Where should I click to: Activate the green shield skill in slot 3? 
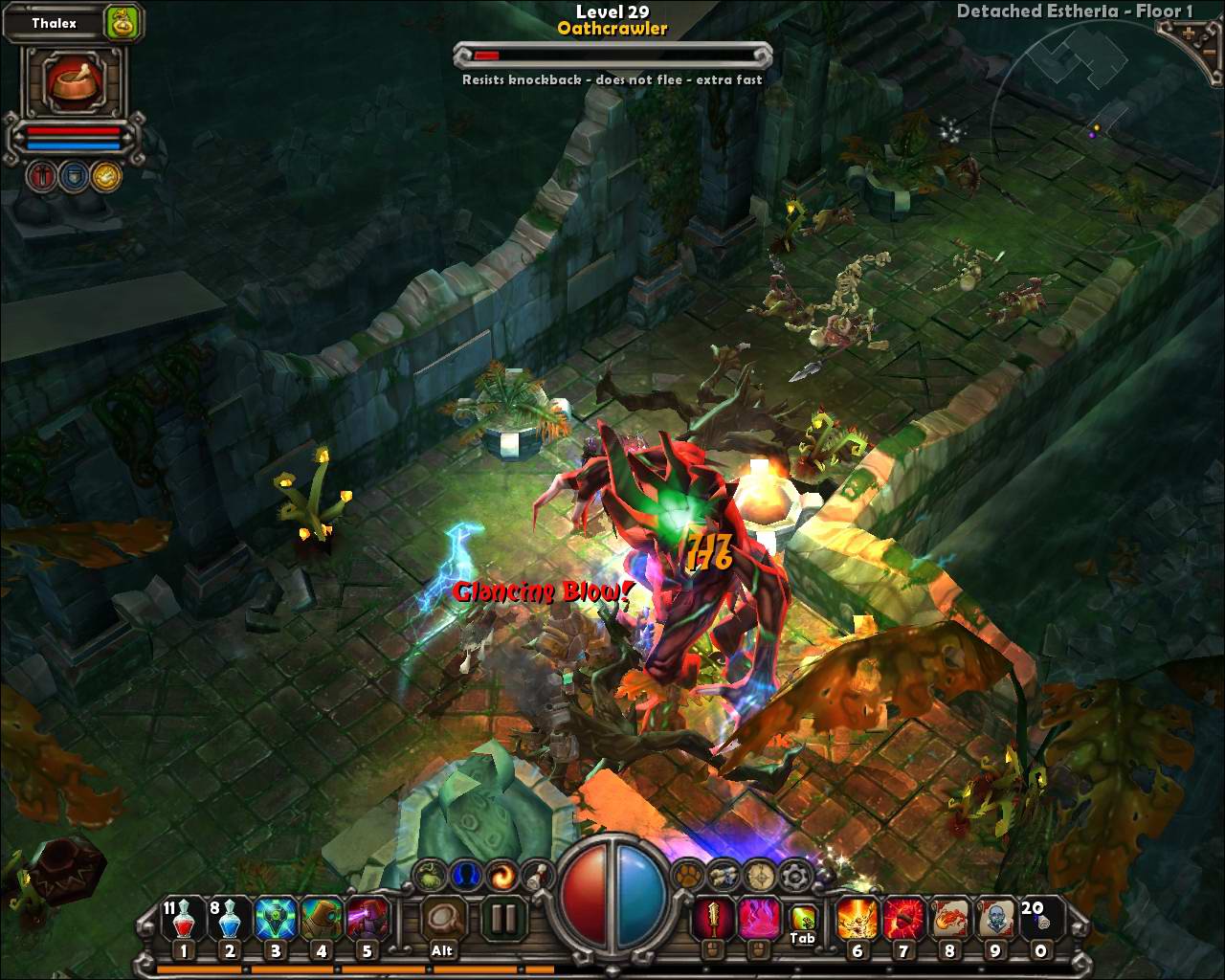coord(275,921)
